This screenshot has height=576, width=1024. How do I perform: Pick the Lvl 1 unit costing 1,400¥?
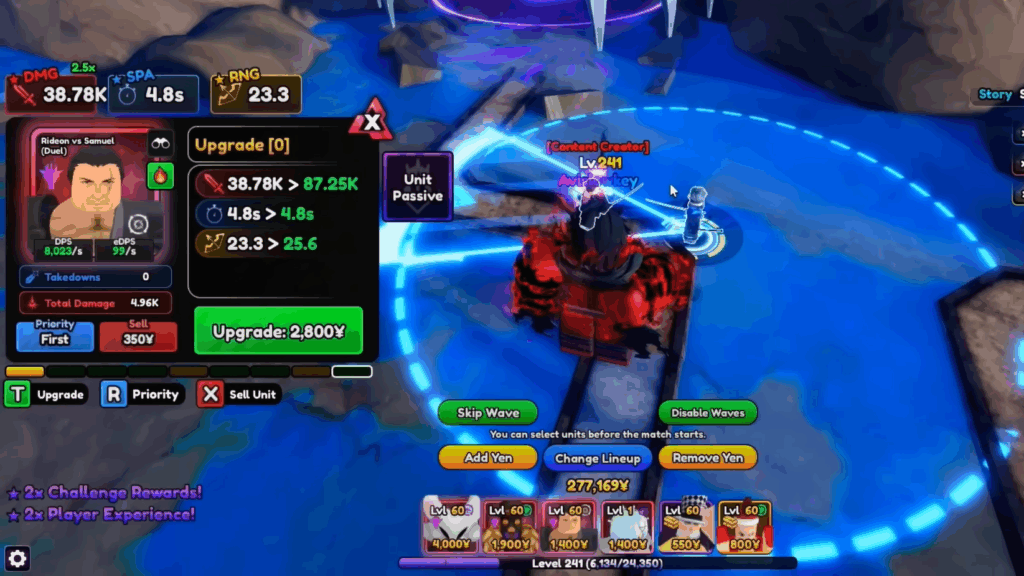click(x=627, y=526)
